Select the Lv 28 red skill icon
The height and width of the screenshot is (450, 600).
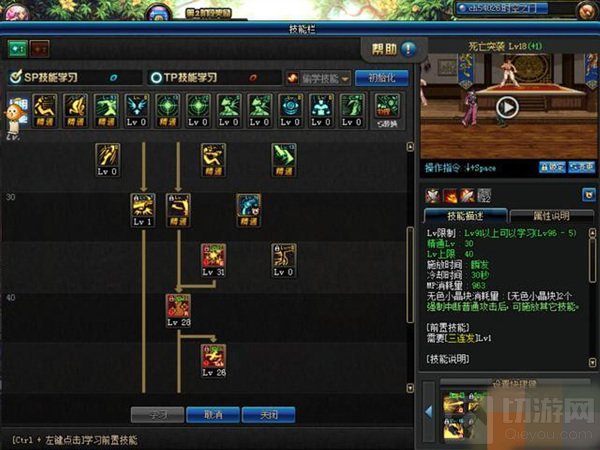click(x=179, y=309)
